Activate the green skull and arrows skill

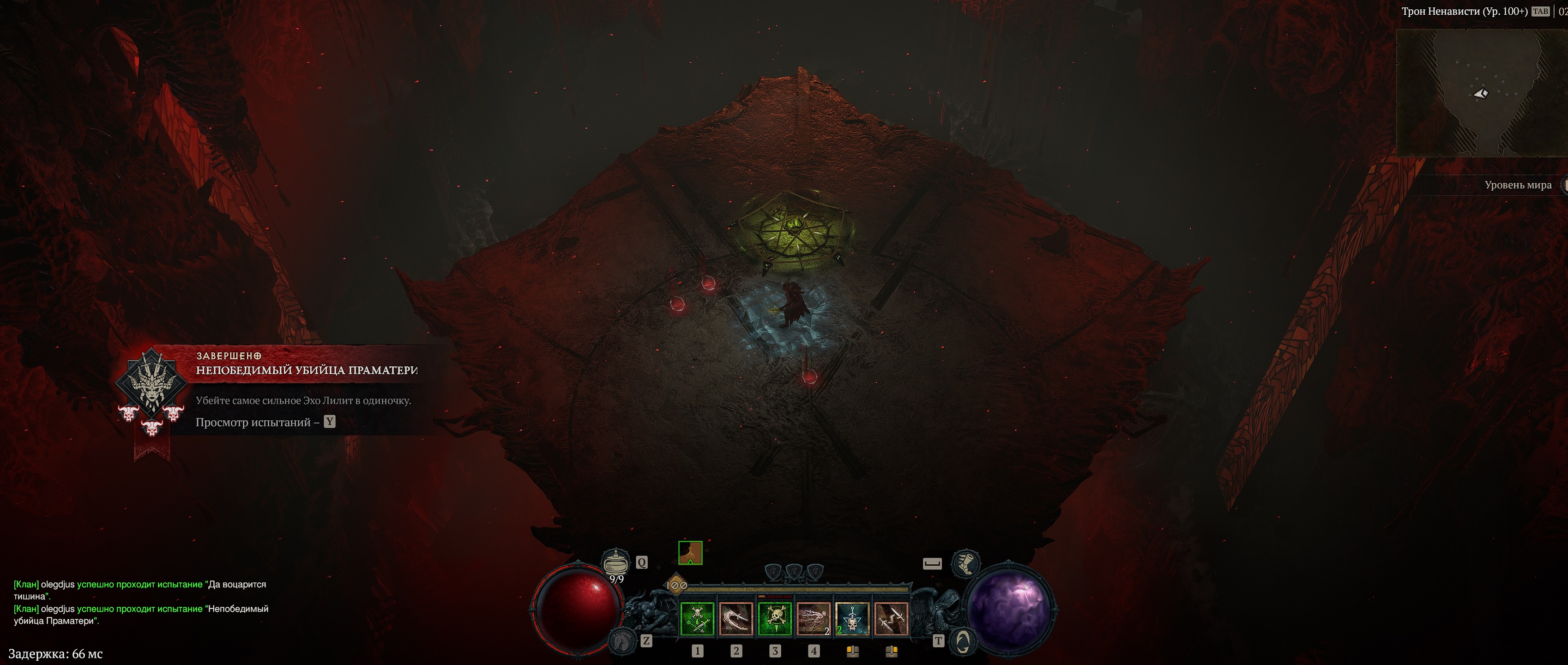[697, 619]
